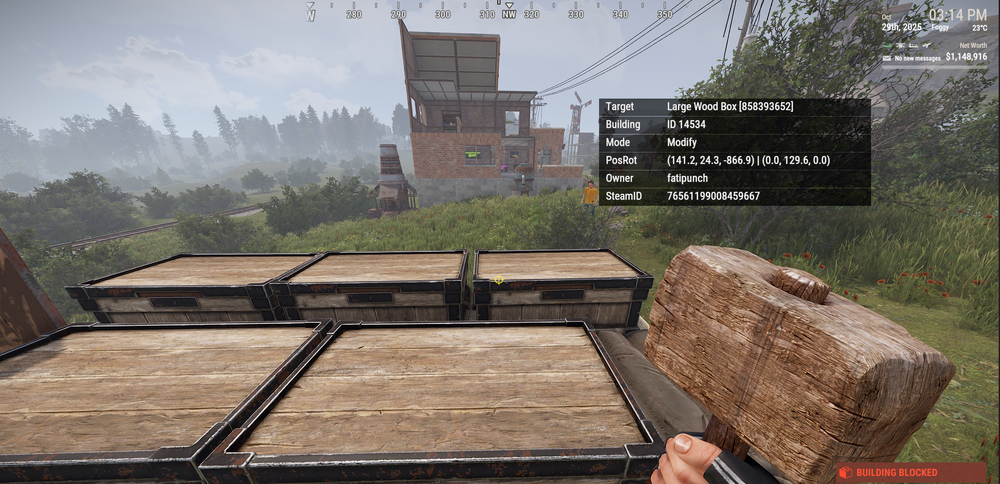
Task: Click the compass bar's NW heading marker
Action: pos(509,14)
